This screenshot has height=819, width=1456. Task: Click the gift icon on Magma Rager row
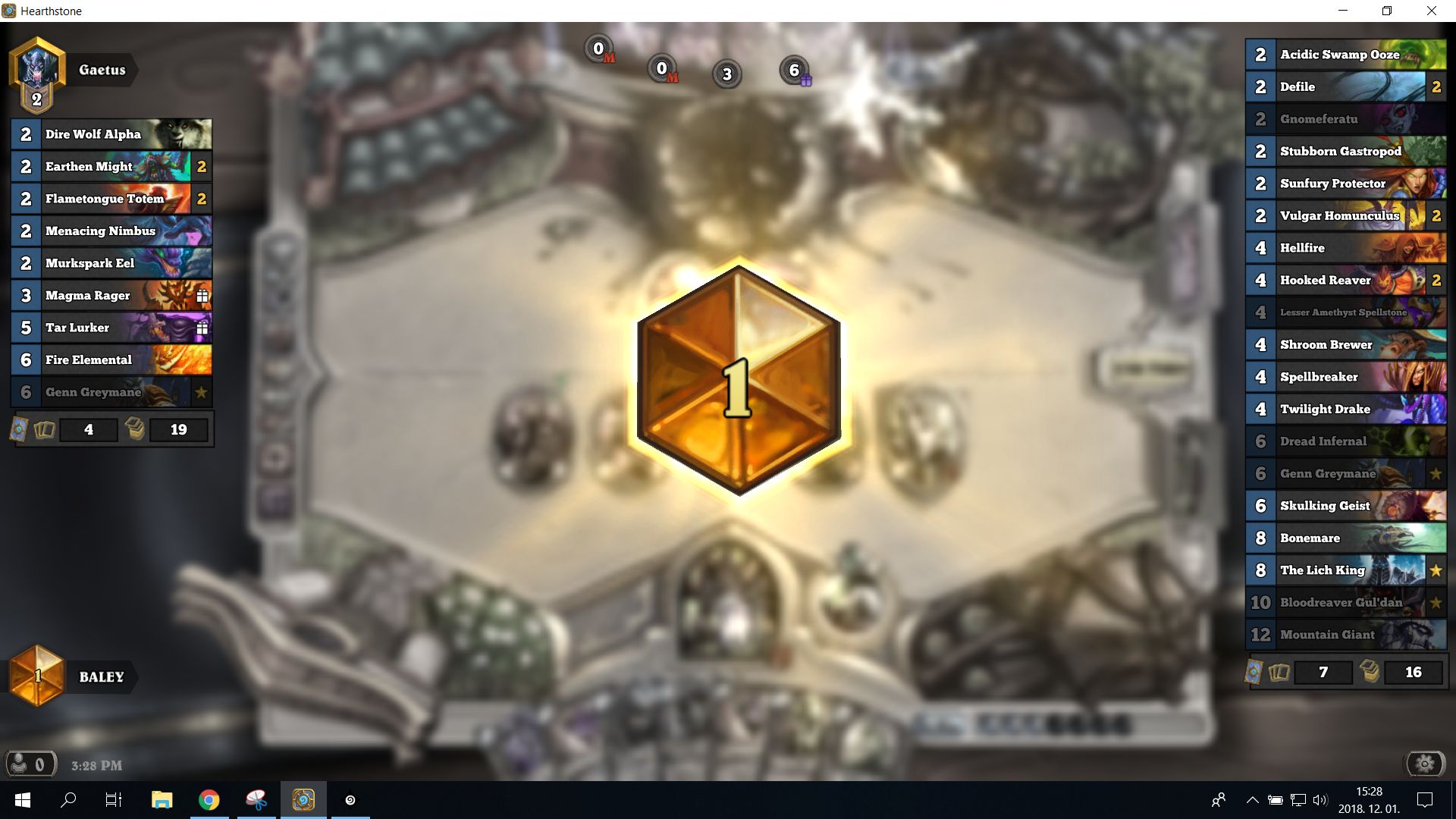[x=202, y=295]
